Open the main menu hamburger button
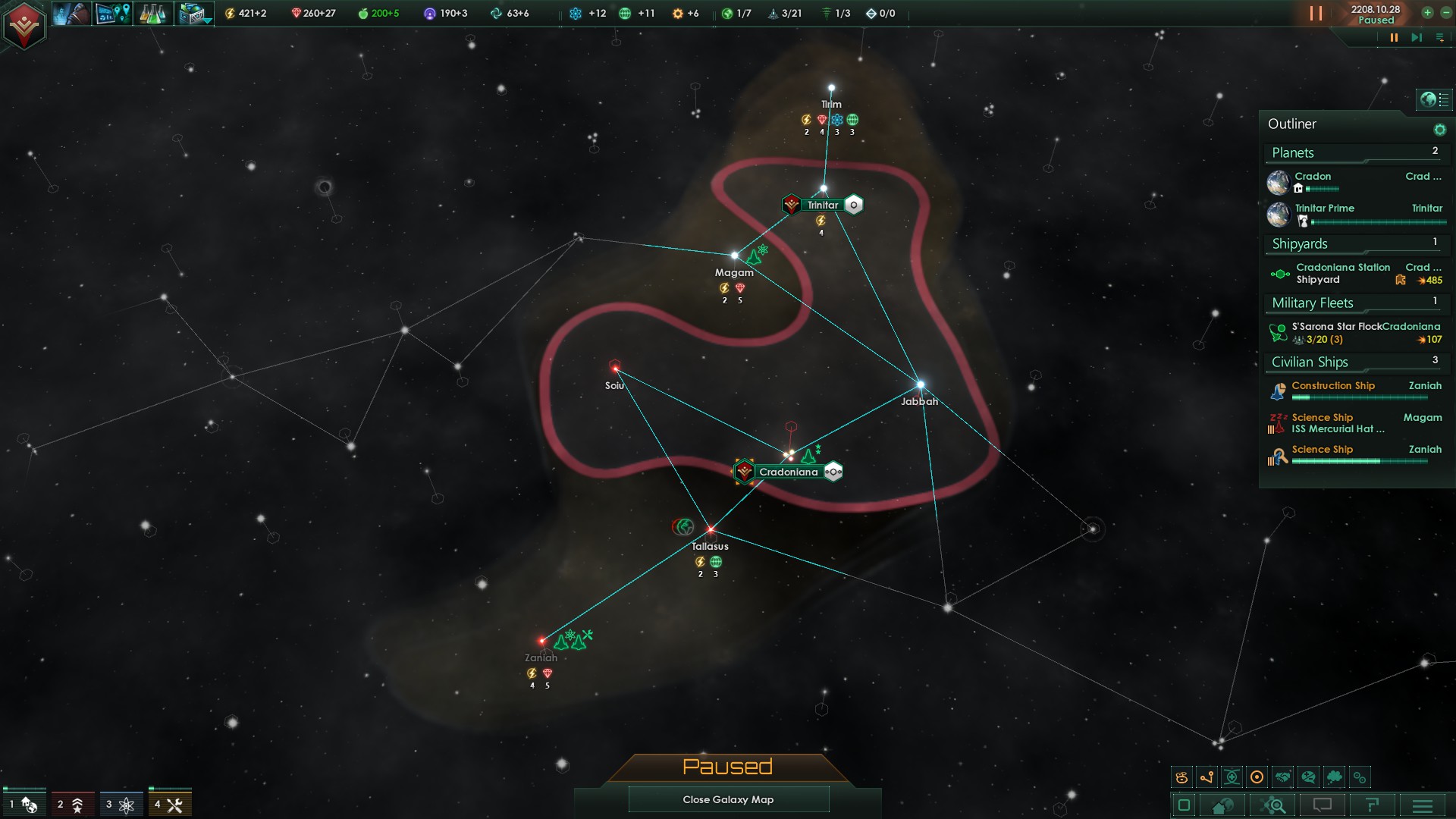 (1423, 805)
